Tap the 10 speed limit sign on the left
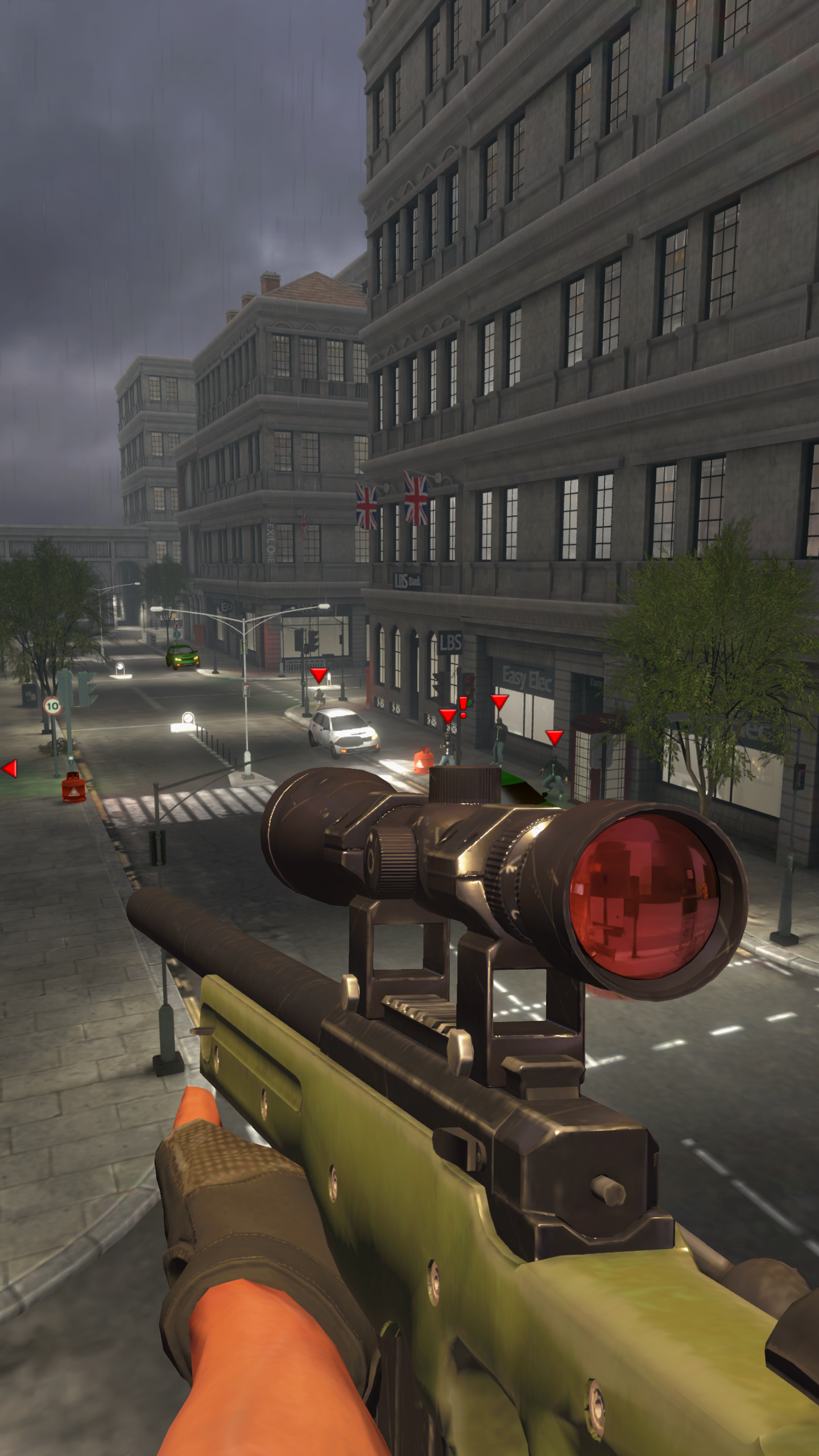Image resolution: width=819 pixels, height=1456 pixels. (52, 705)
